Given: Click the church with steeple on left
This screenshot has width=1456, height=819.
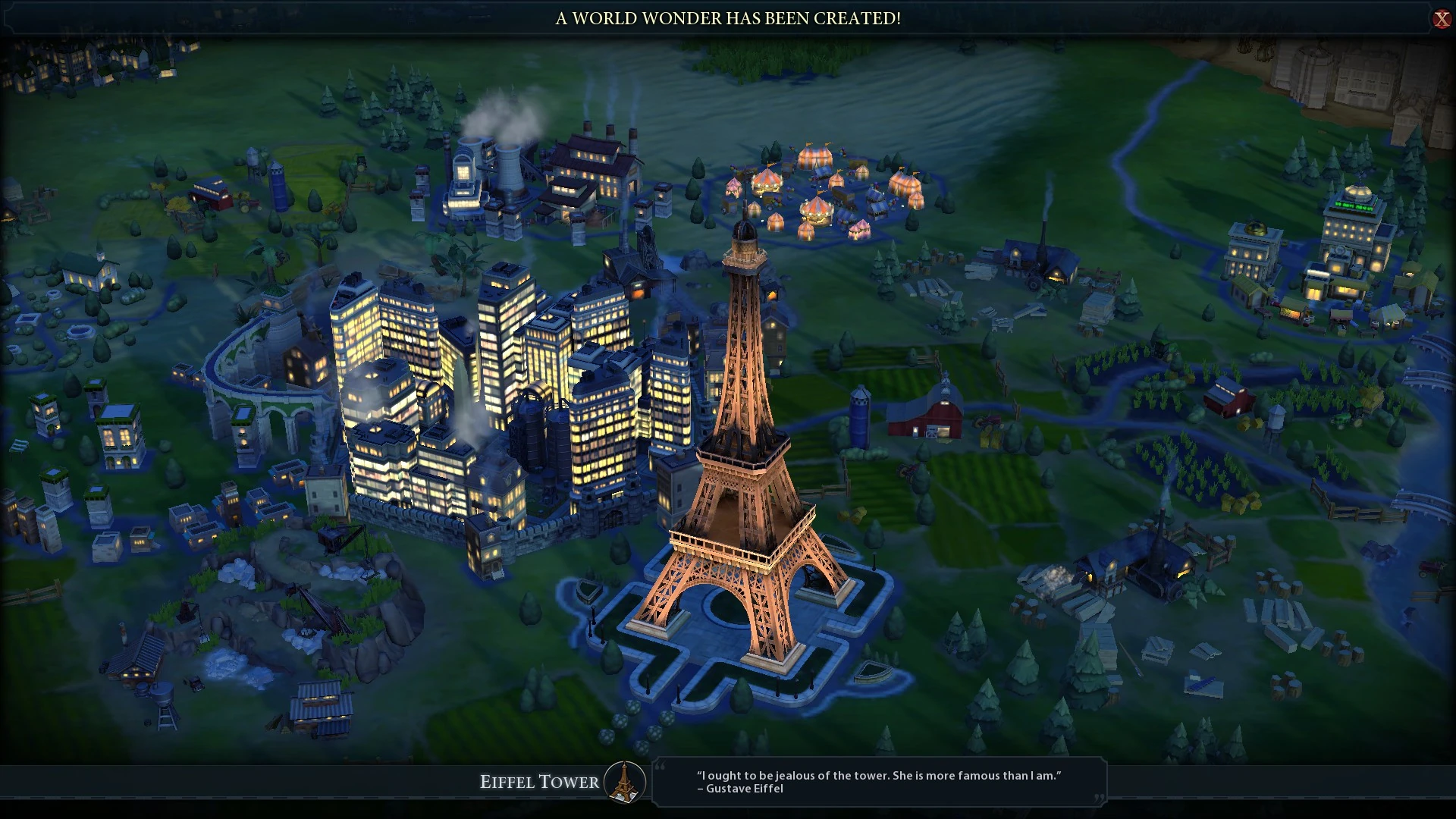Looking at the screenshot, I should point(91,269).
